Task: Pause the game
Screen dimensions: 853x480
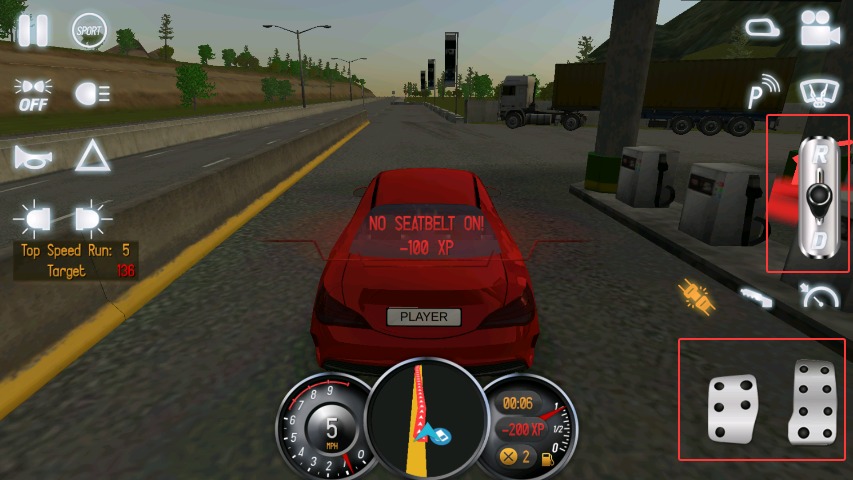Action: (x=32, y=30)
